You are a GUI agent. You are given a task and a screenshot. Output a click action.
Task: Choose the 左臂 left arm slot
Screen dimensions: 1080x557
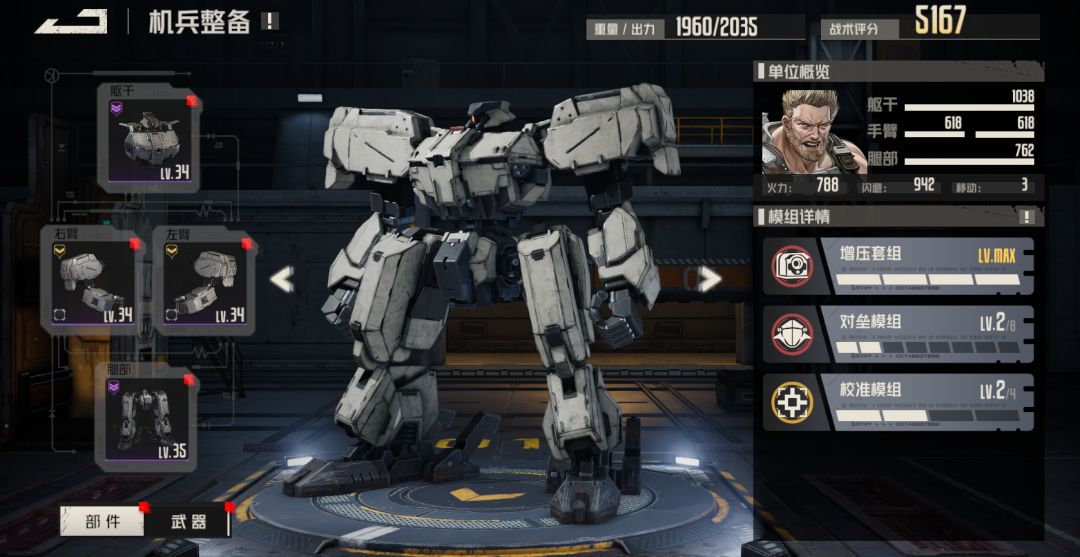coord(204,280)
